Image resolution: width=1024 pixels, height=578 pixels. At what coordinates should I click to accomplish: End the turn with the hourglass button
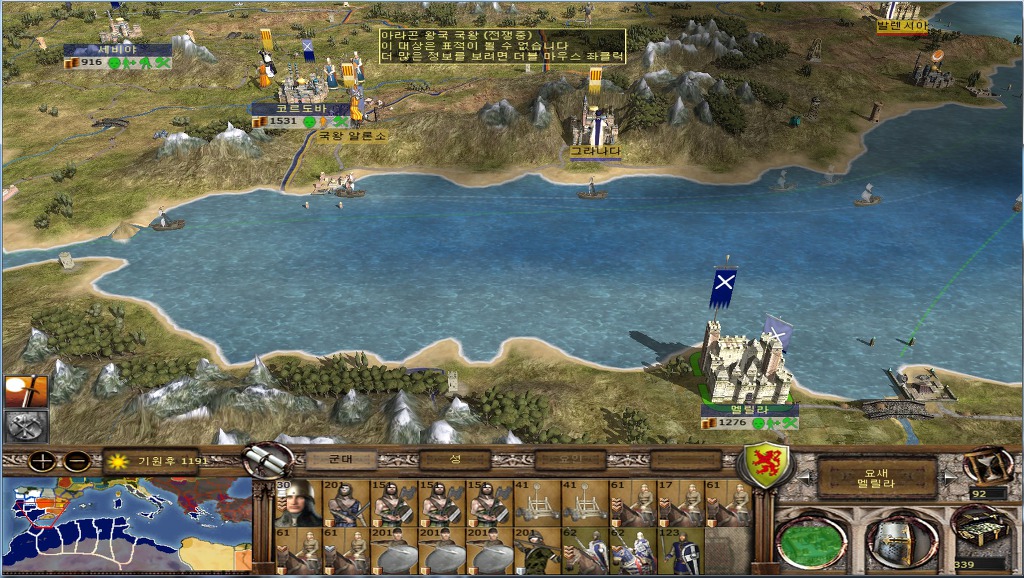988,465
